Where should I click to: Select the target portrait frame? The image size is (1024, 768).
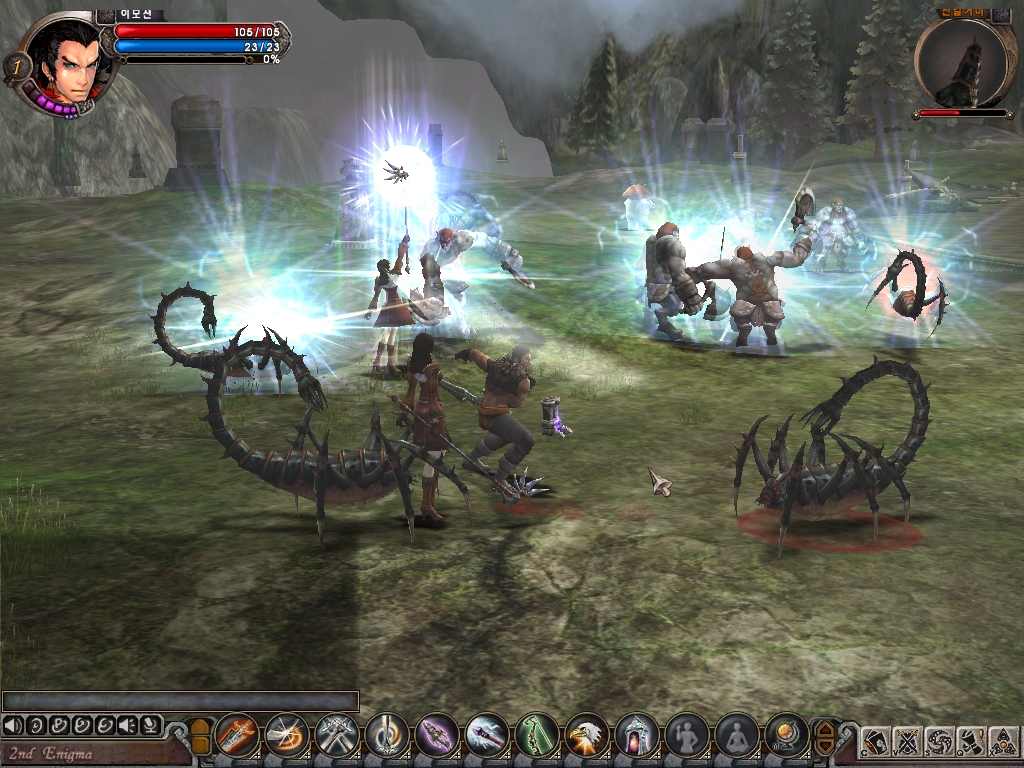(x=963, y=62)
